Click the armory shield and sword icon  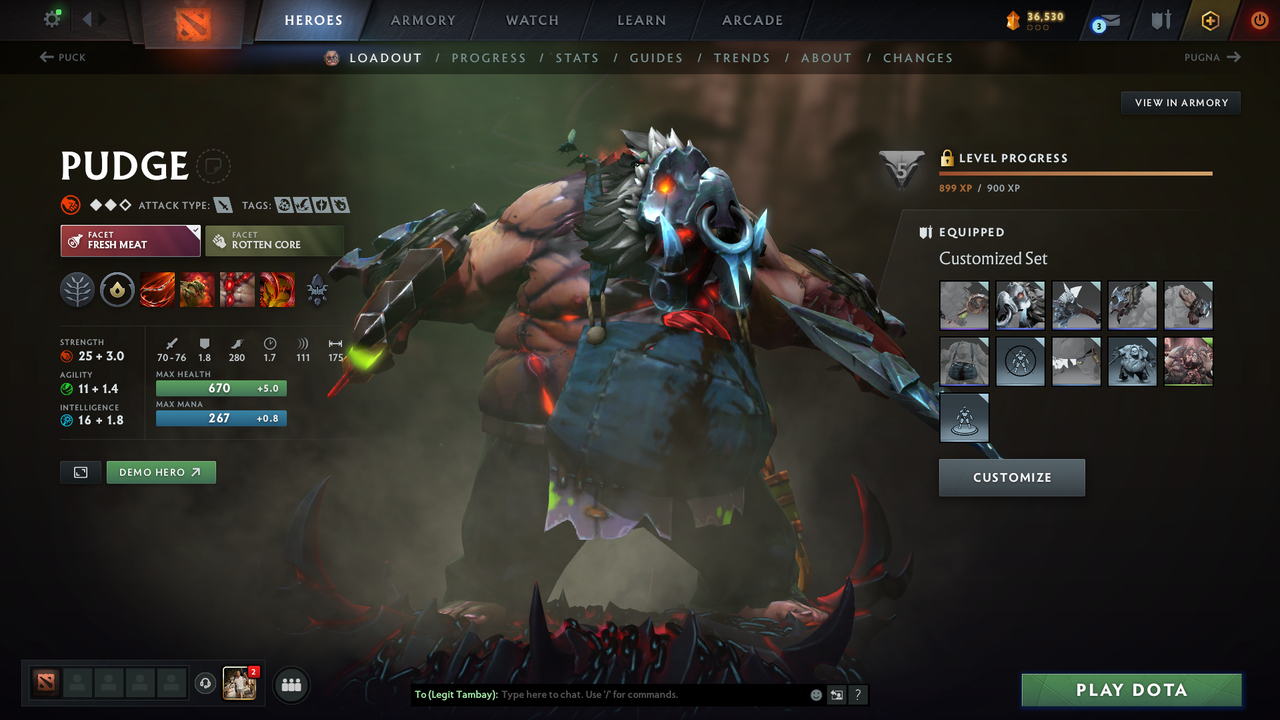click(x=1163, y=20)
